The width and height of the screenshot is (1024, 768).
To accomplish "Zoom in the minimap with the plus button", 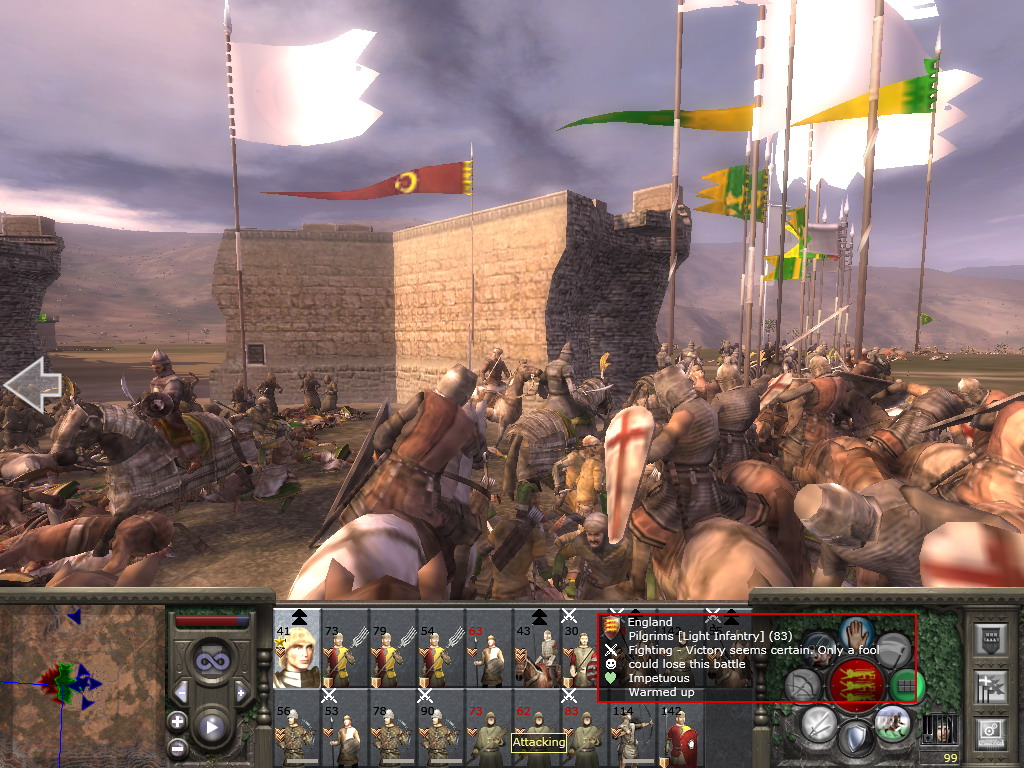I will (x=177, y=721).
